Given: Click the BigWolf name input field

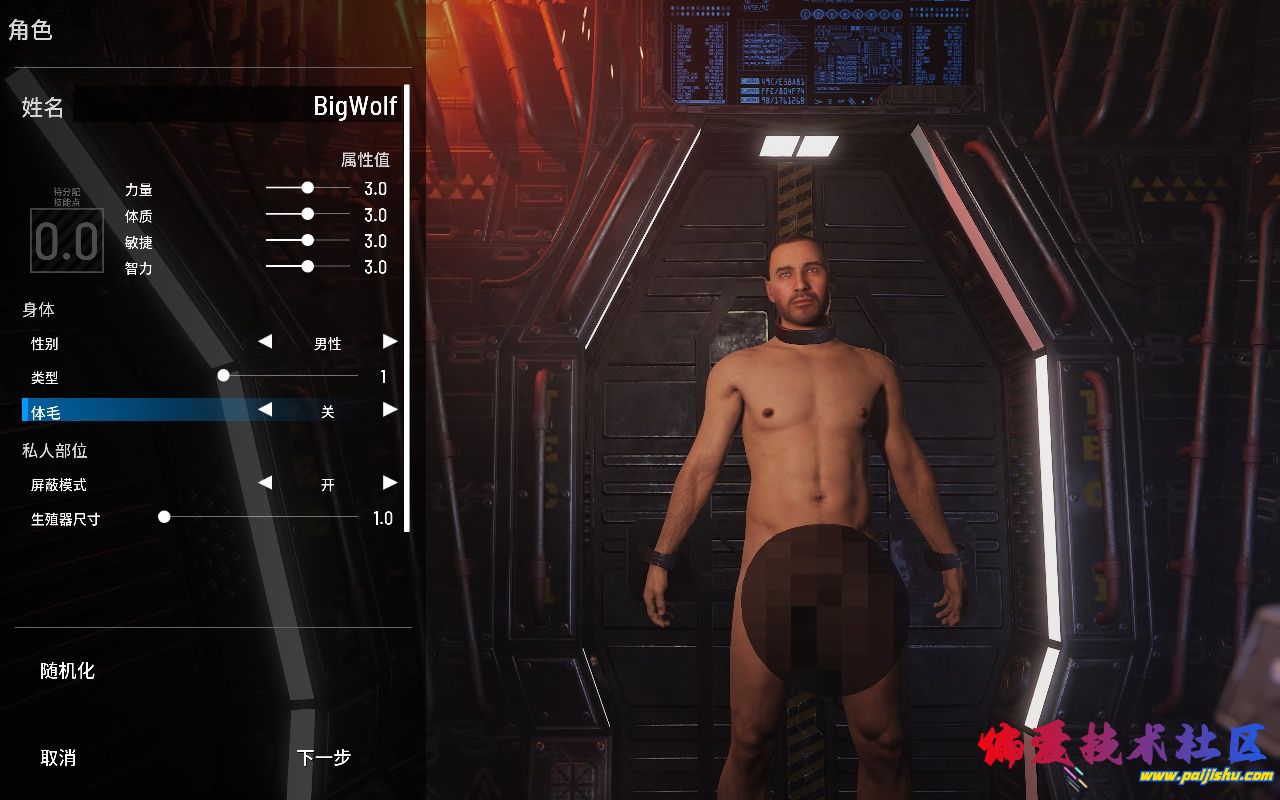Looking at the screenshot, I should [x=236, y=105].
